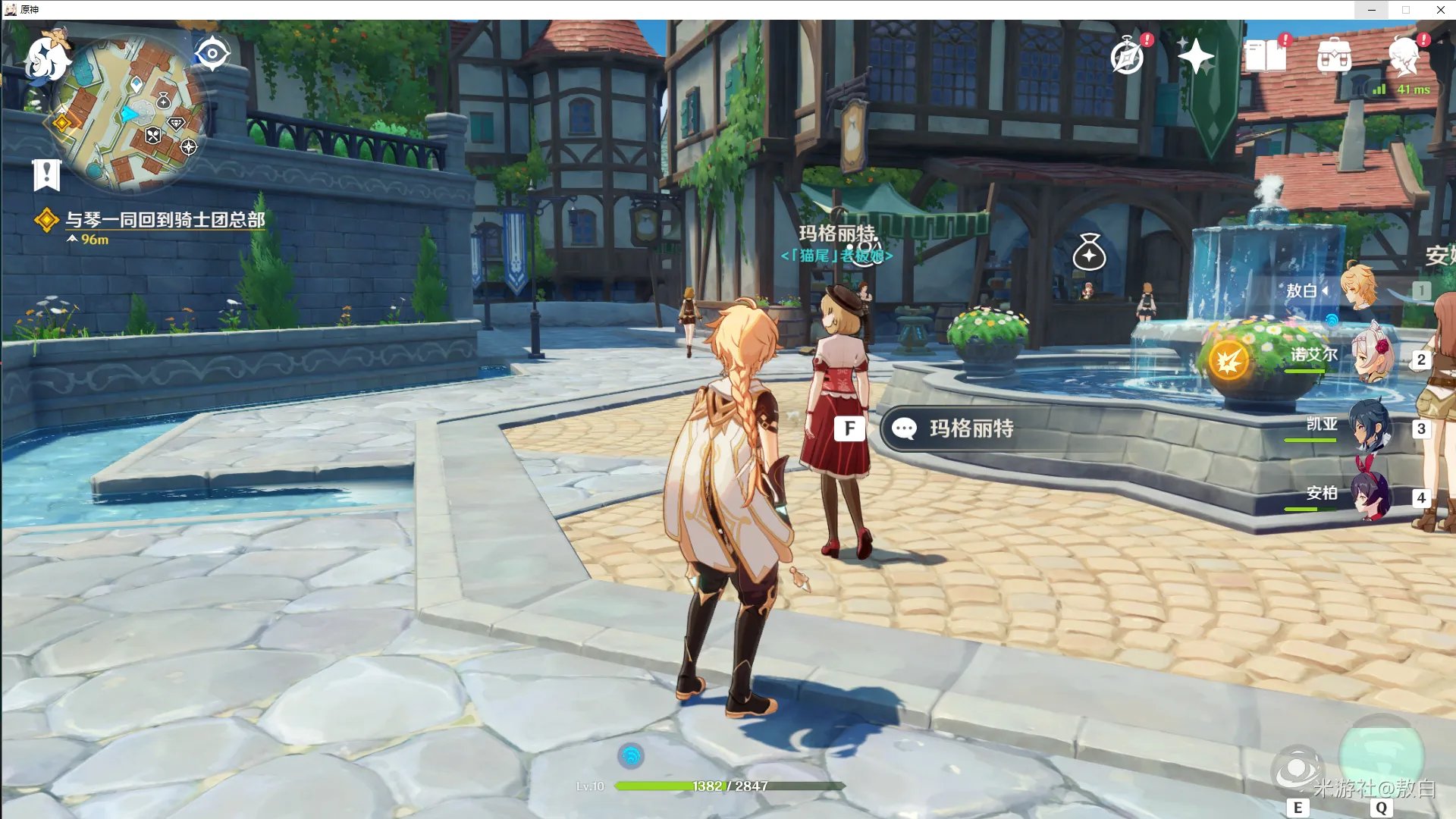Open the adventurer handbook book icon

pyautogui.click(x=1265, y=57)
